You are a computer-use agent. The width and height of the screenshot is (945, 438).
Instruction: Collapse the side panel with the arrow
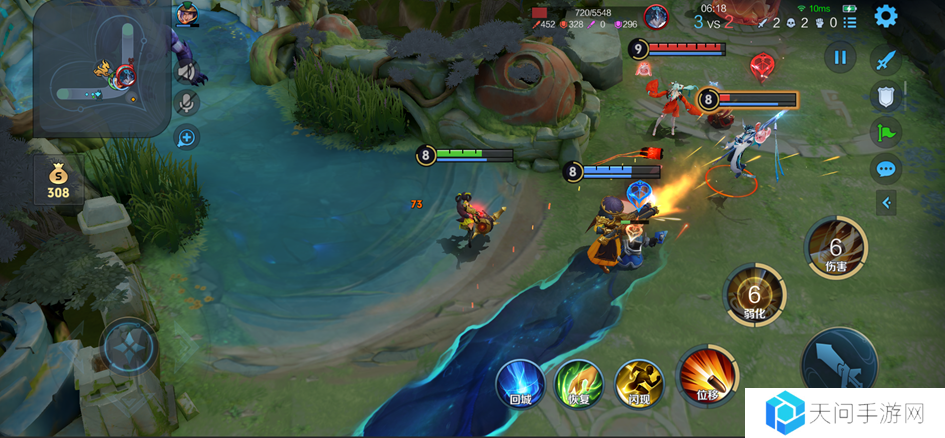tap(885, 204)
